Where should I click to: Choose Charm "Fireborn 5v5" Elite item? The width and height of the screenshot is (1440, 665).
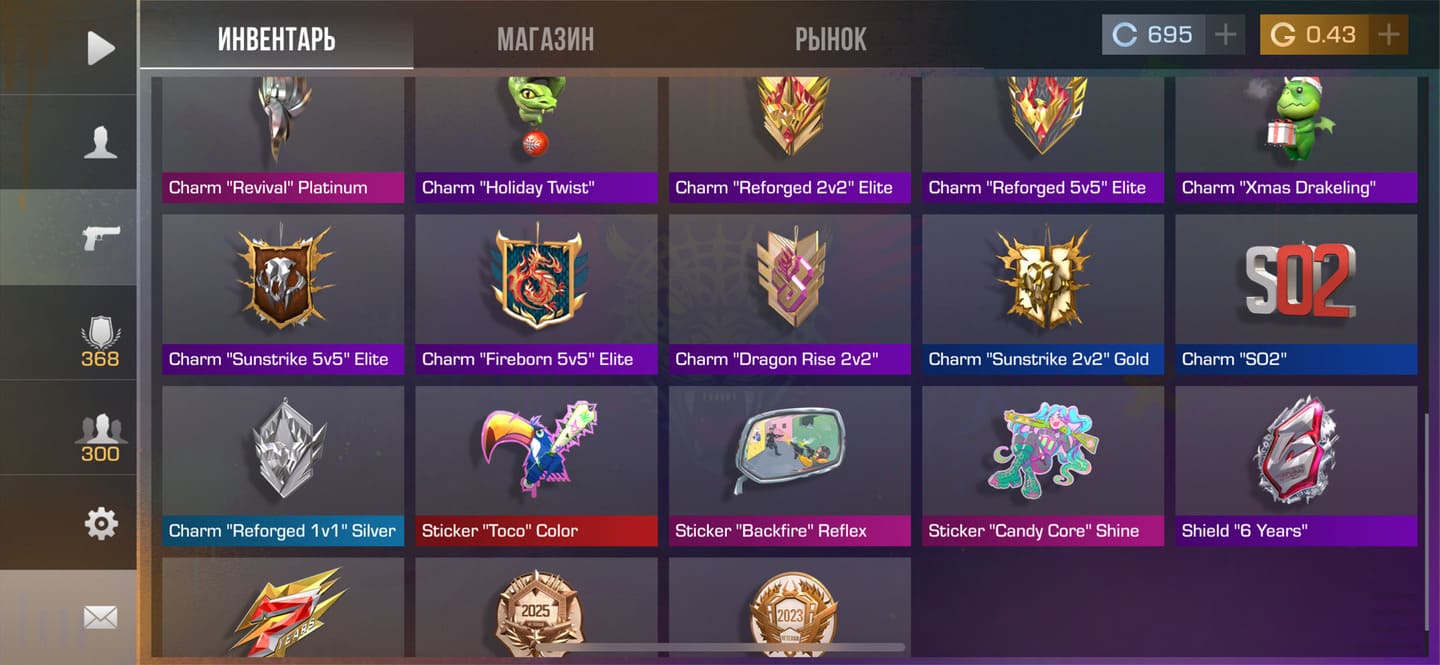click(x=536, y=293)
